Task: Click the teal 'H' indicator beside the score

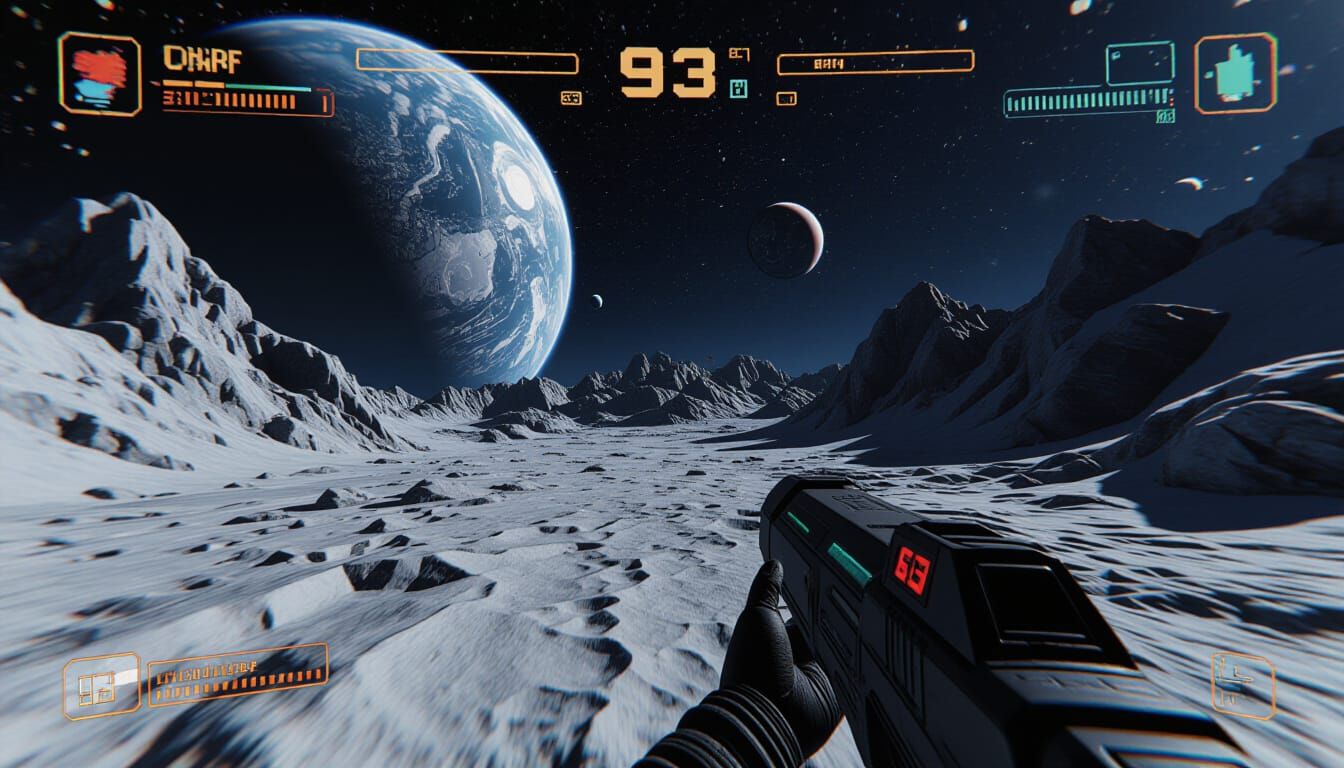Action: [x=739, y=89]
